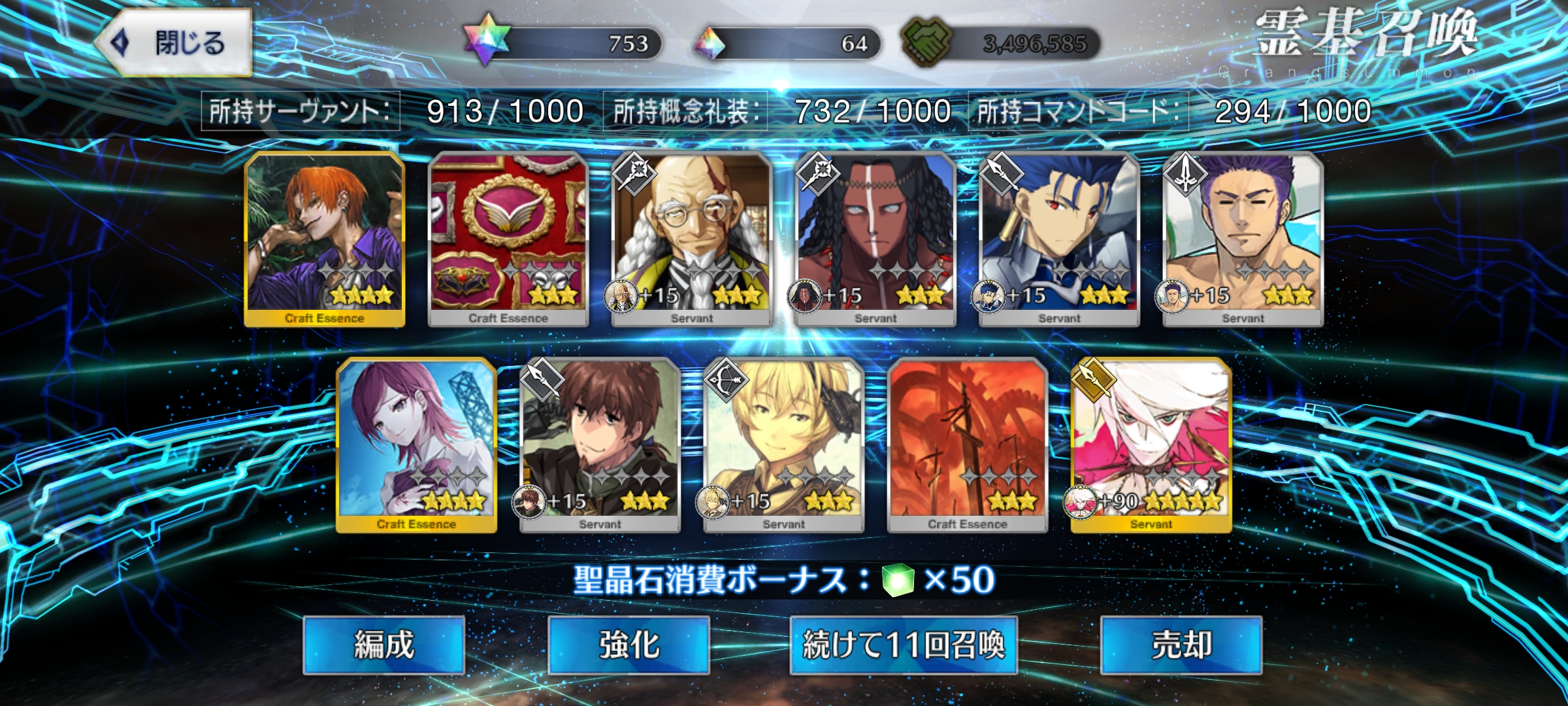Screen dimensions: 1568x706
Task: Go to the 強化 enhancement screen
Action: 629,645
